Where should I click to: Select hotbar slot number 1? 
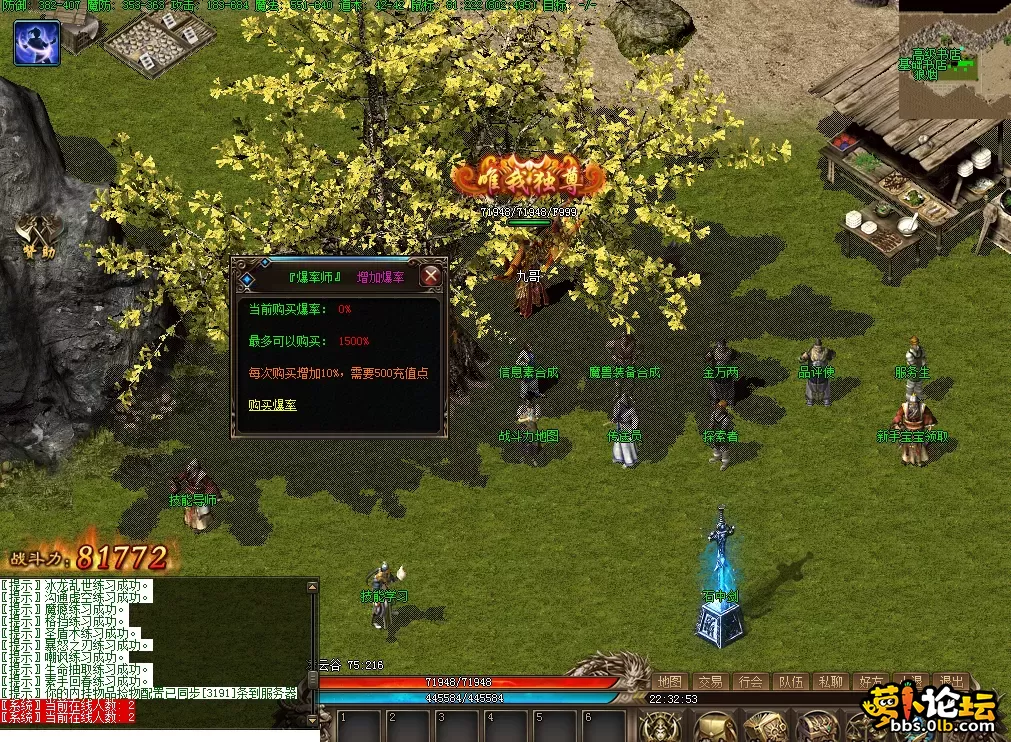pos(359,726)
